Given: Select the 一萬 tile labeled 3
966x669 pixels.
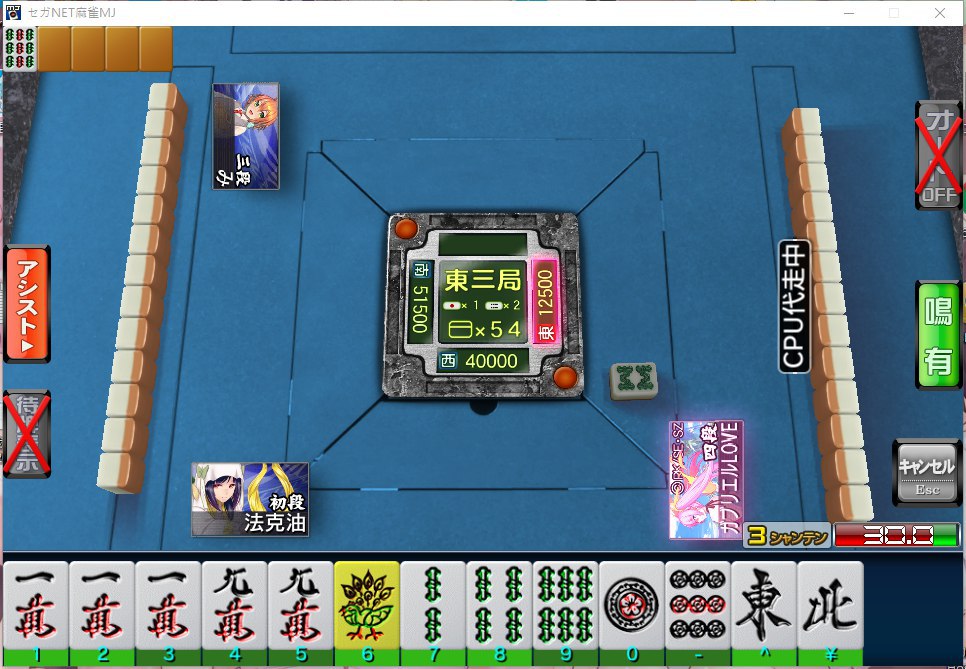Looking at the screenshot, I should pyautogui.click(x=168, y=607).
